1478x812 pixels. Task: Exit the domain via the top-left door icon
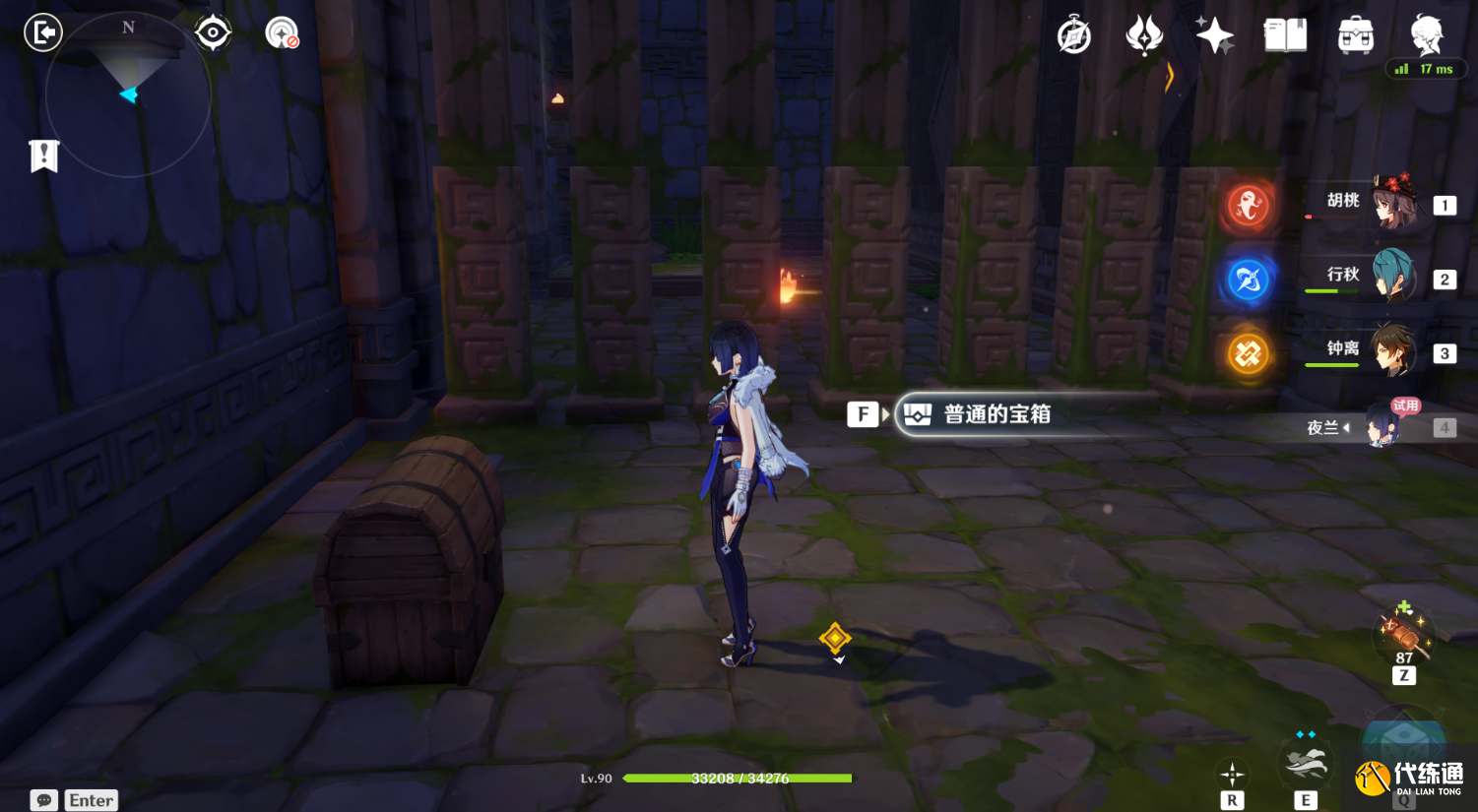point(43,33)
